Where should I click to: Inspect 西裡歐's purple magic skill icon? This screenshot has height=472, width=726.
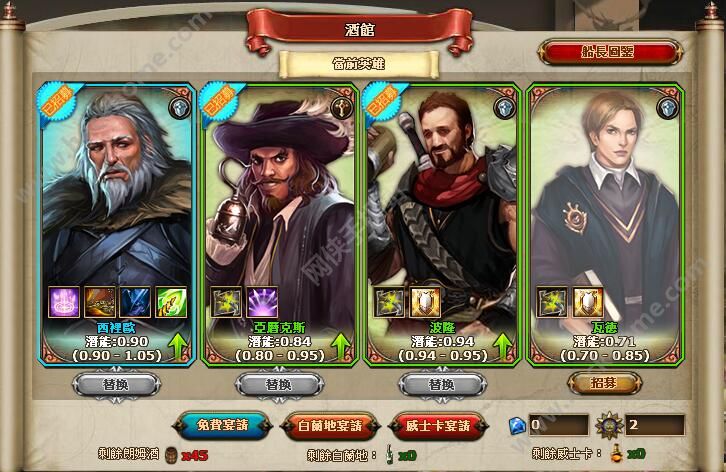(x=64, y=303)
